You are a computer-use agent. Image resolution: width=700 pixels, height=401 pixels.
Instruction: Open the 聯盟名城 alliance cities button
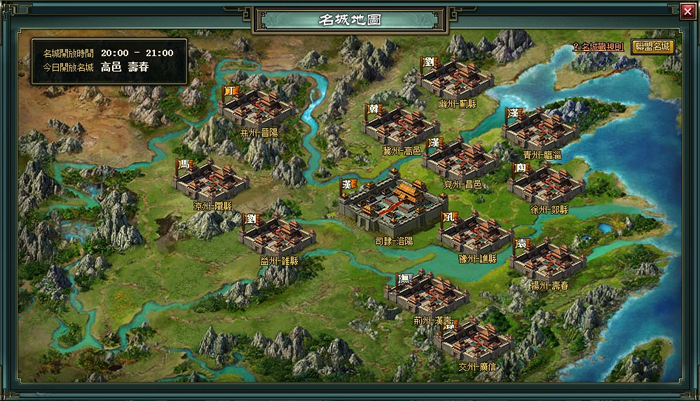coord(652,46)
